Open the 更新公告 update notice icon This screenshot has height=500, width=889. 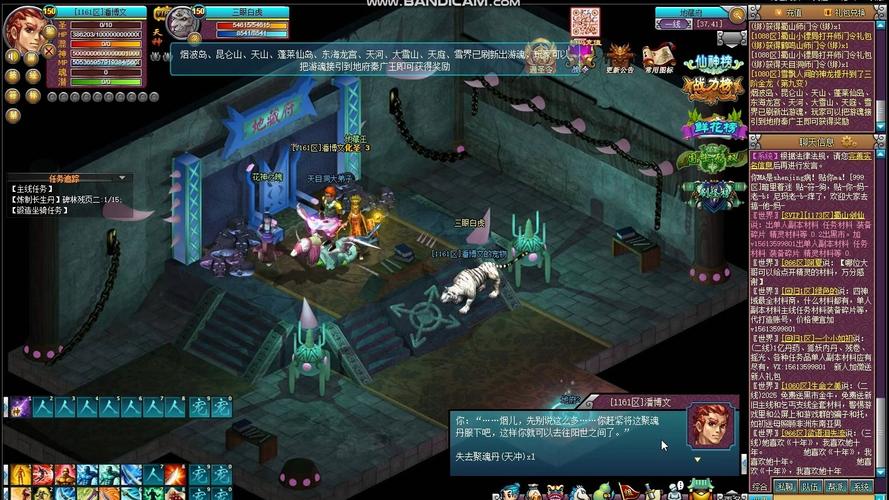(x=620, y=57)
